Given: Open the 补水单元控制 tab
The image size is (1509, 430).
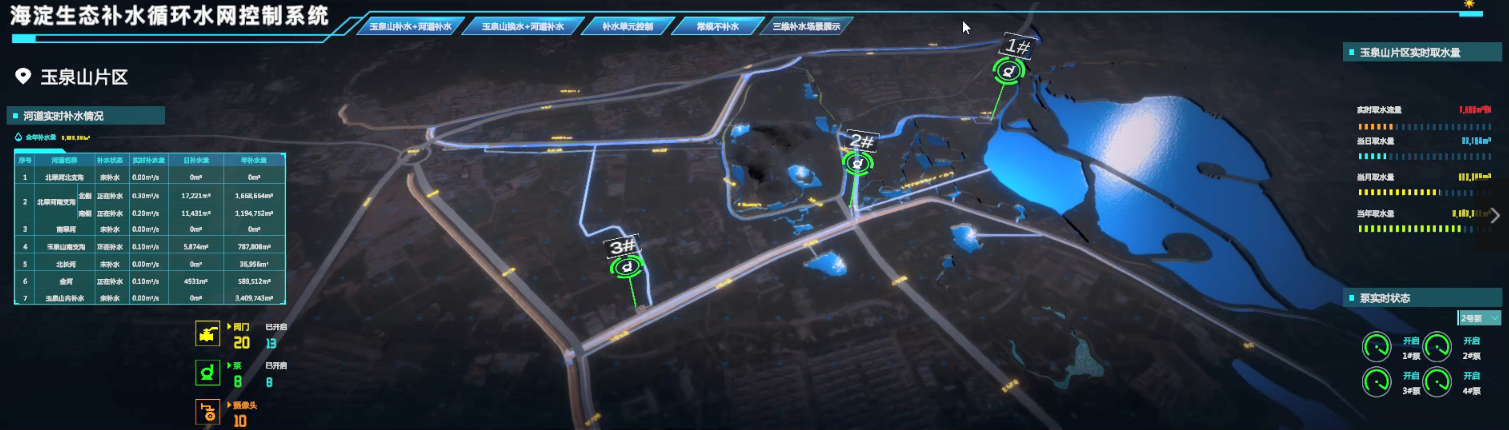Looking at the screenshot, I should (626, 26).
